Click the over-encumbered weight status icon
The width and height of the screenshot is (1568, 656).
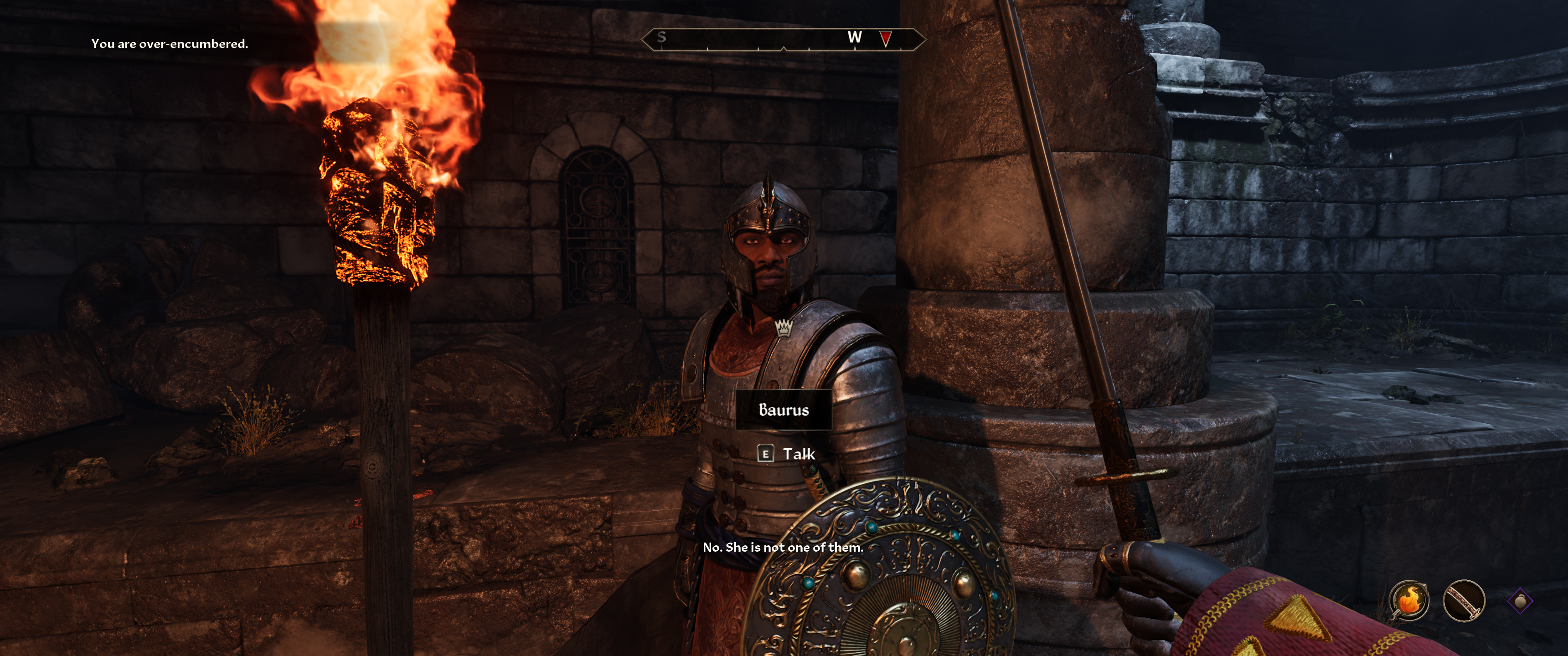coord(1520,600)
